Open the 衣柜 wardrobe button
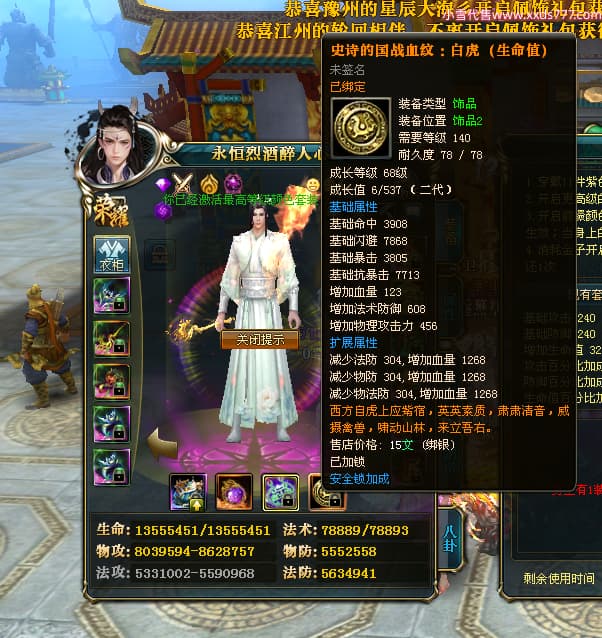The width and height of the screenshot is (602, 638). (x=111, y=253)
